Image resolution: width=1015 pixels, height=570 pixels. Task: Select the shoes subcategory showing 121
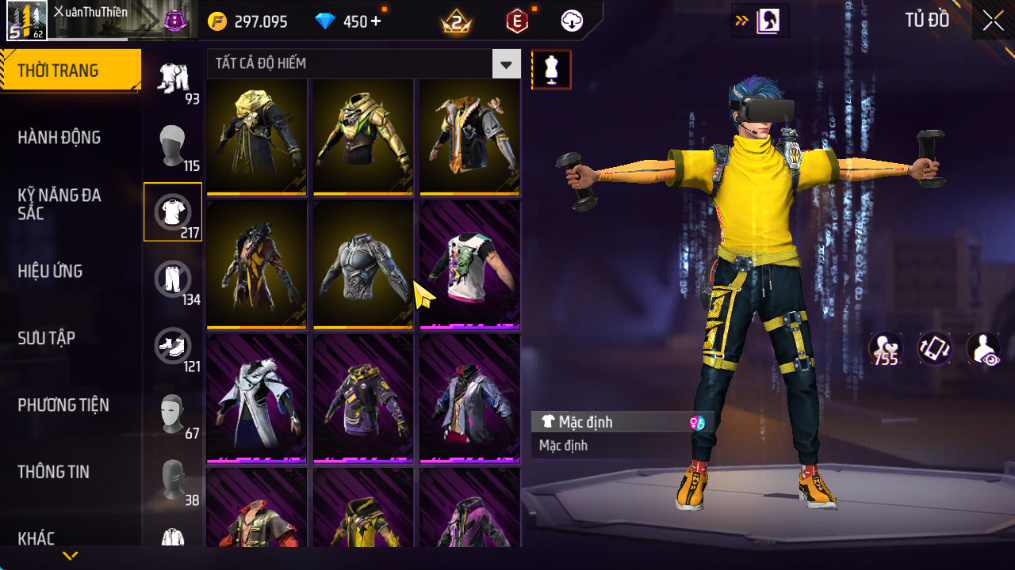click(173, 346)
